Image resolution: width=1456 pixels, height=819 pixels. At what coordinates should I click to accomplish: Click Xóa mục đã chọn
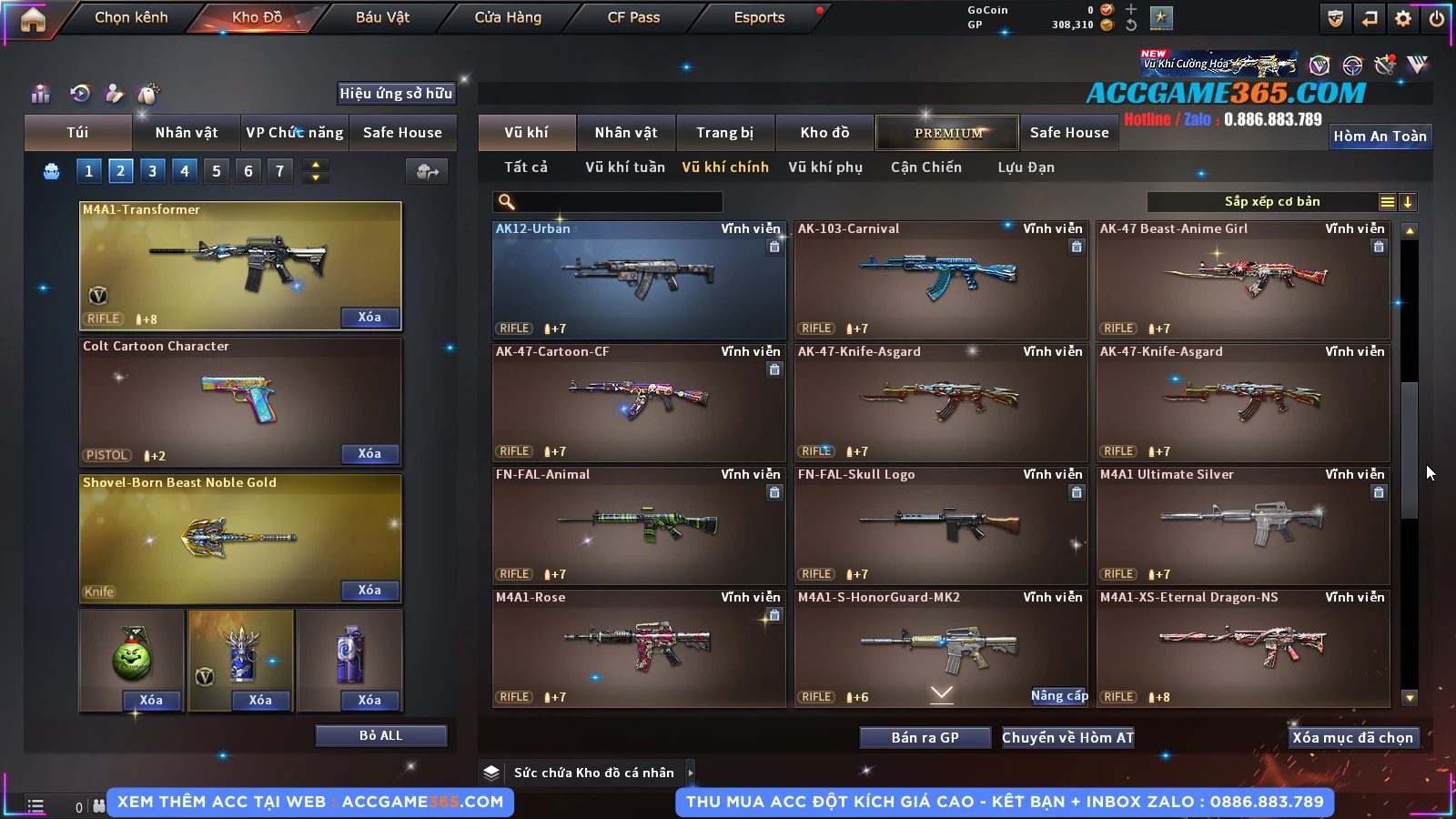click(x=1352, y=738)
